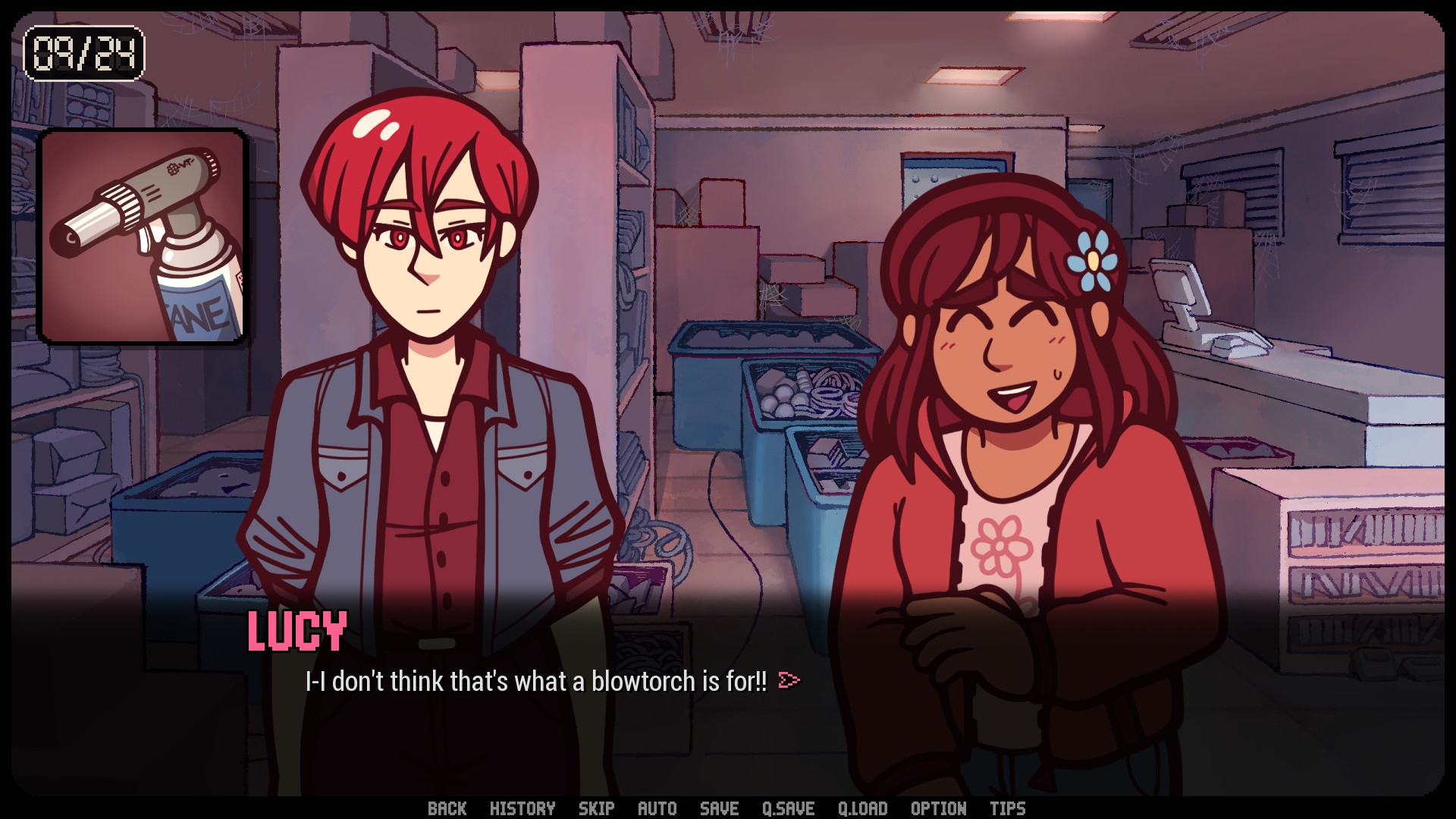
Task: Toggle AUTO text advance mode
Action: (x=657, y=808)
